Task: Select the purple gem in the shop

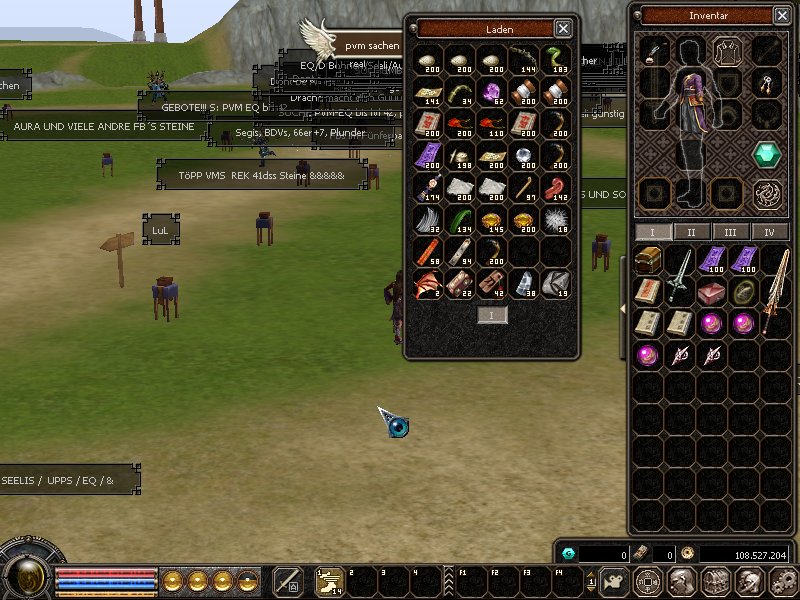Action: click(492, 92)
